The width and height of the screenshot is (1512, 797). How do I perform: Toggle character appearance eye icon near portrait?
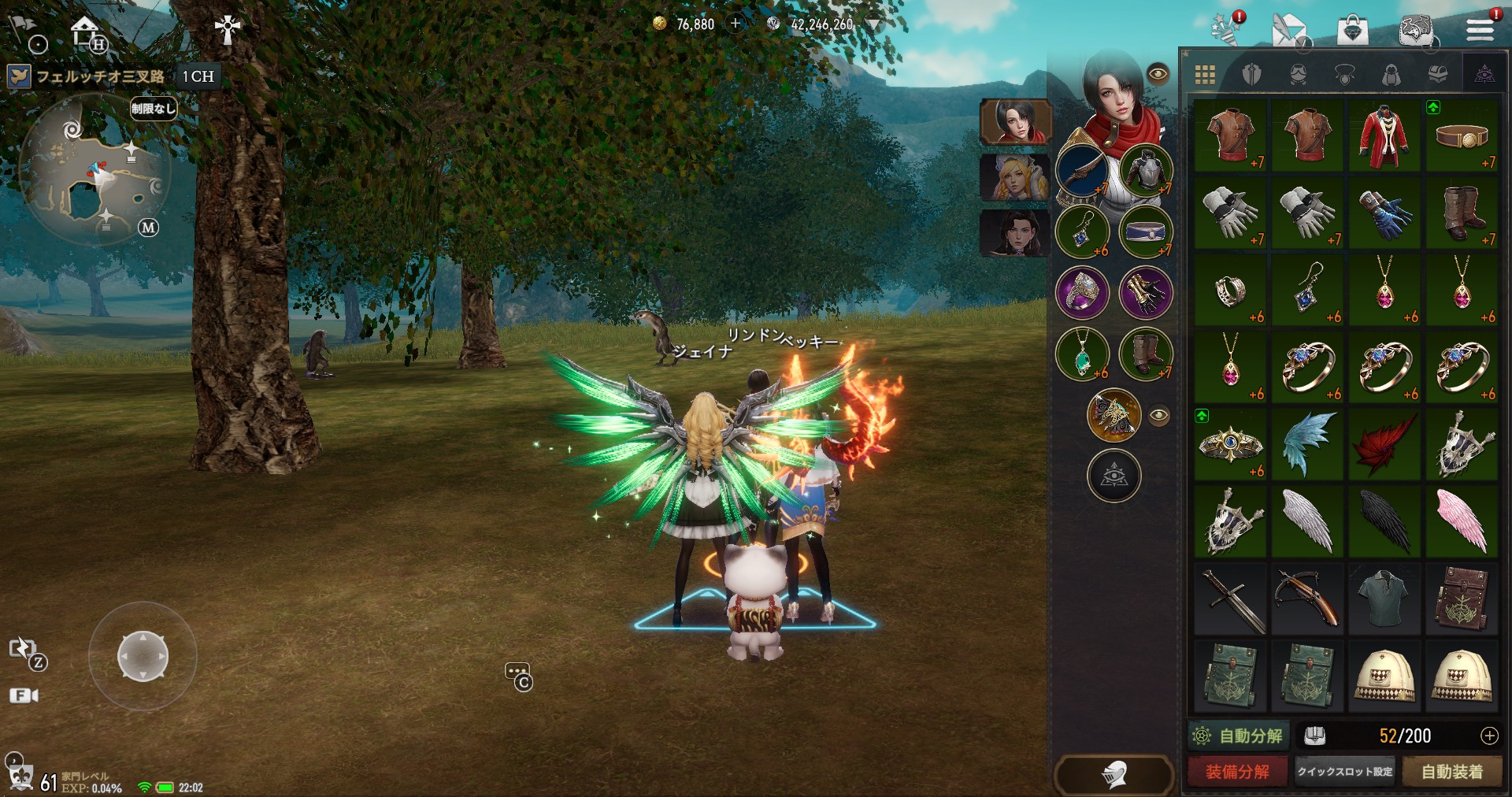pos(1158,74)
